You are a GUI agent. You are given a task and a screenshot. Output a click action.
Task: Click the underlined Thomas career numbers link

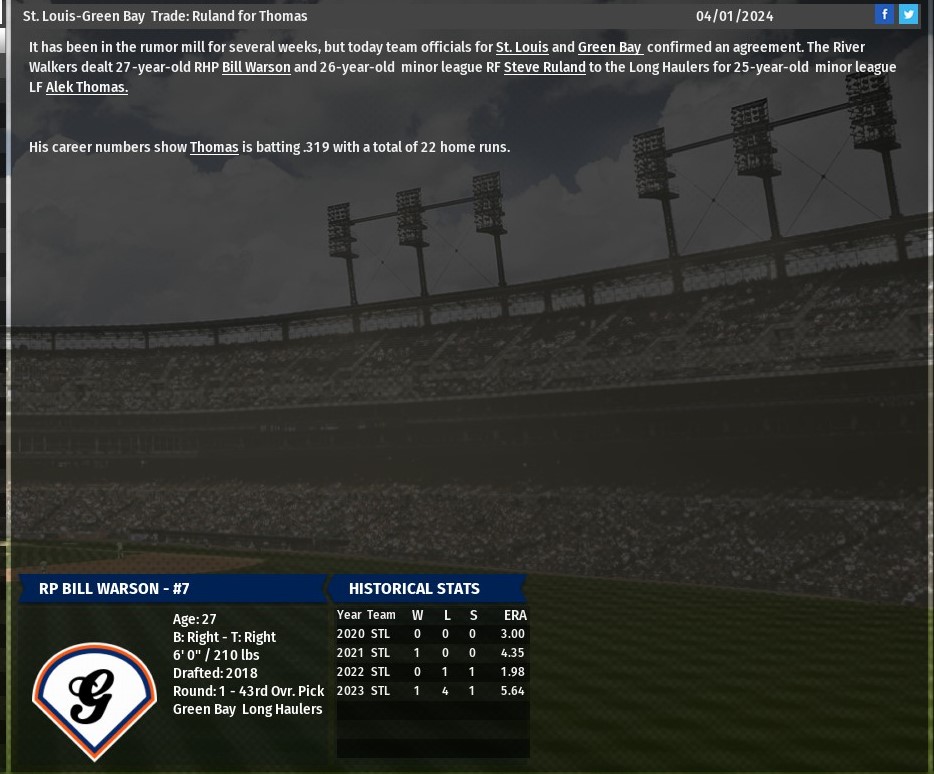pyautogui.click(x=214, y=147)
